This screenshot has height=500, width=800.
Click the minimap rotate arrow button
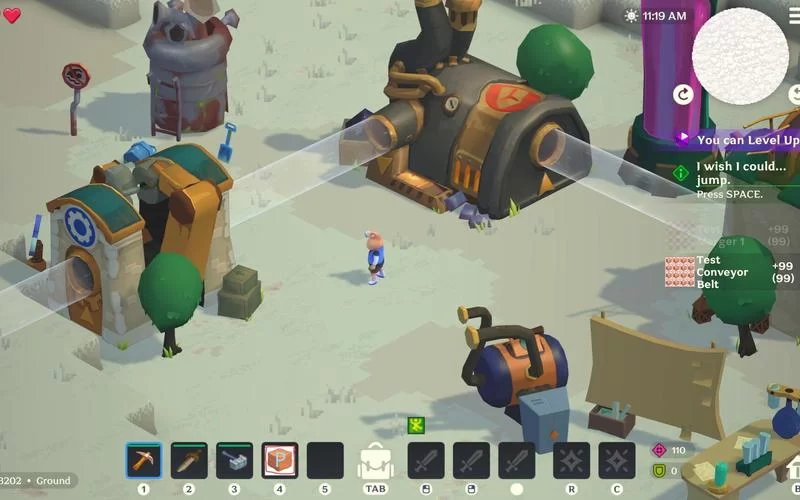684,94
